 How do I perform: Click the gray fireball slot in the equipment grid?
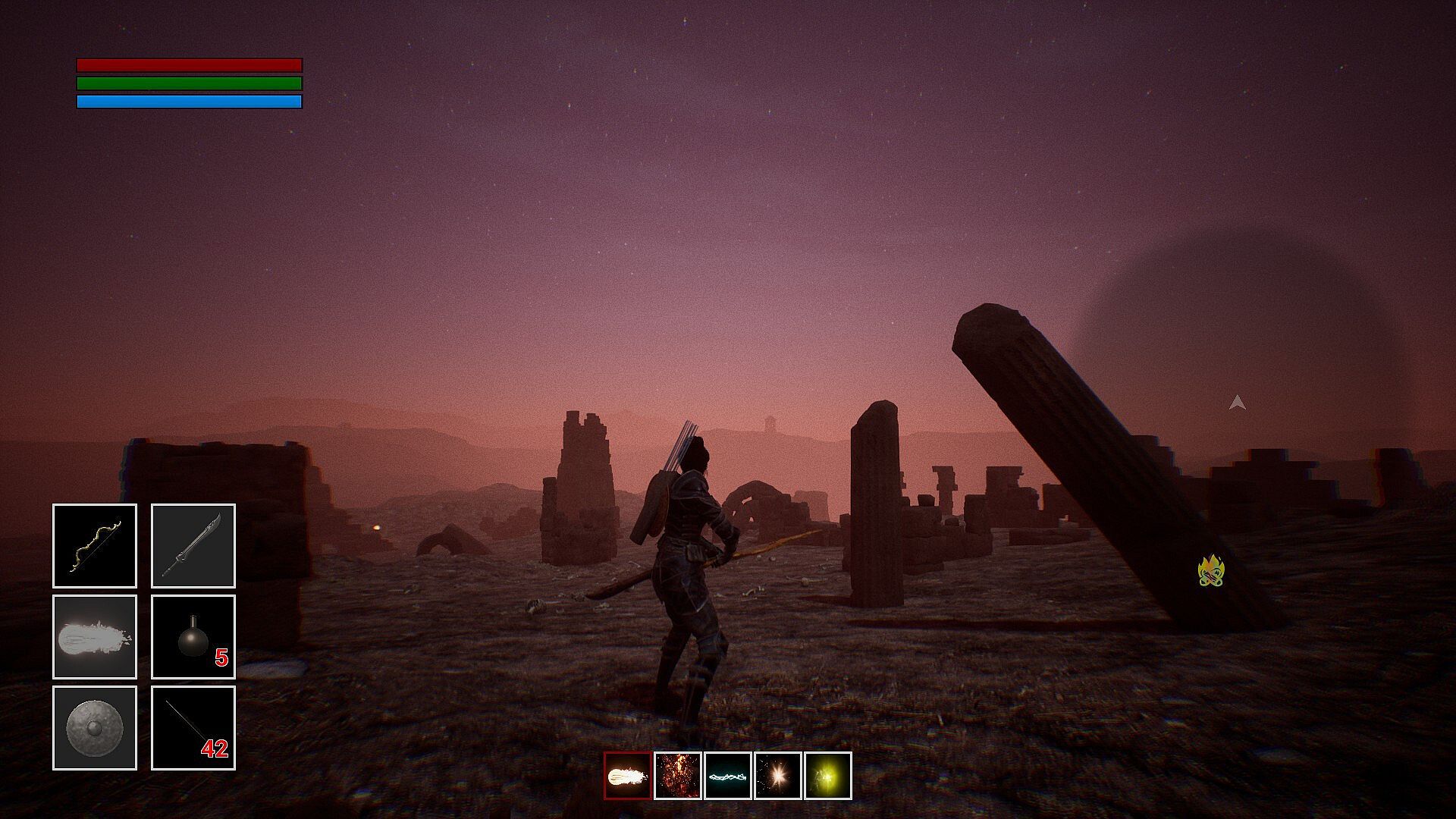[x=95, y=637]
